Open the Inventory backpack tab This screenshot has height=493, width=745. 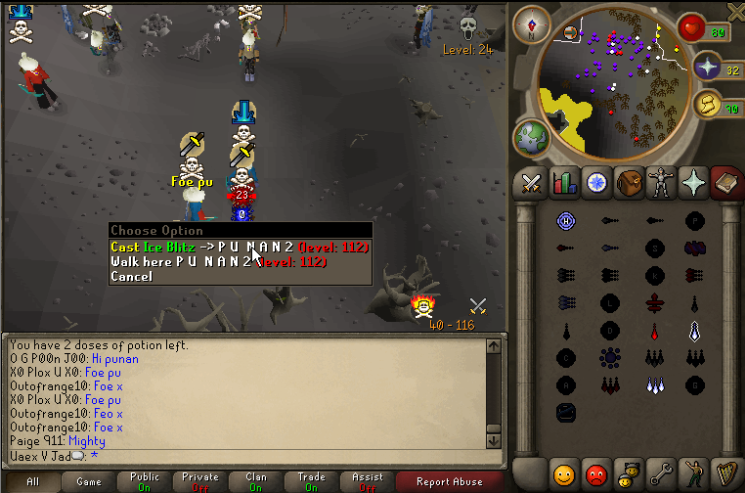(x=629, y=182)
